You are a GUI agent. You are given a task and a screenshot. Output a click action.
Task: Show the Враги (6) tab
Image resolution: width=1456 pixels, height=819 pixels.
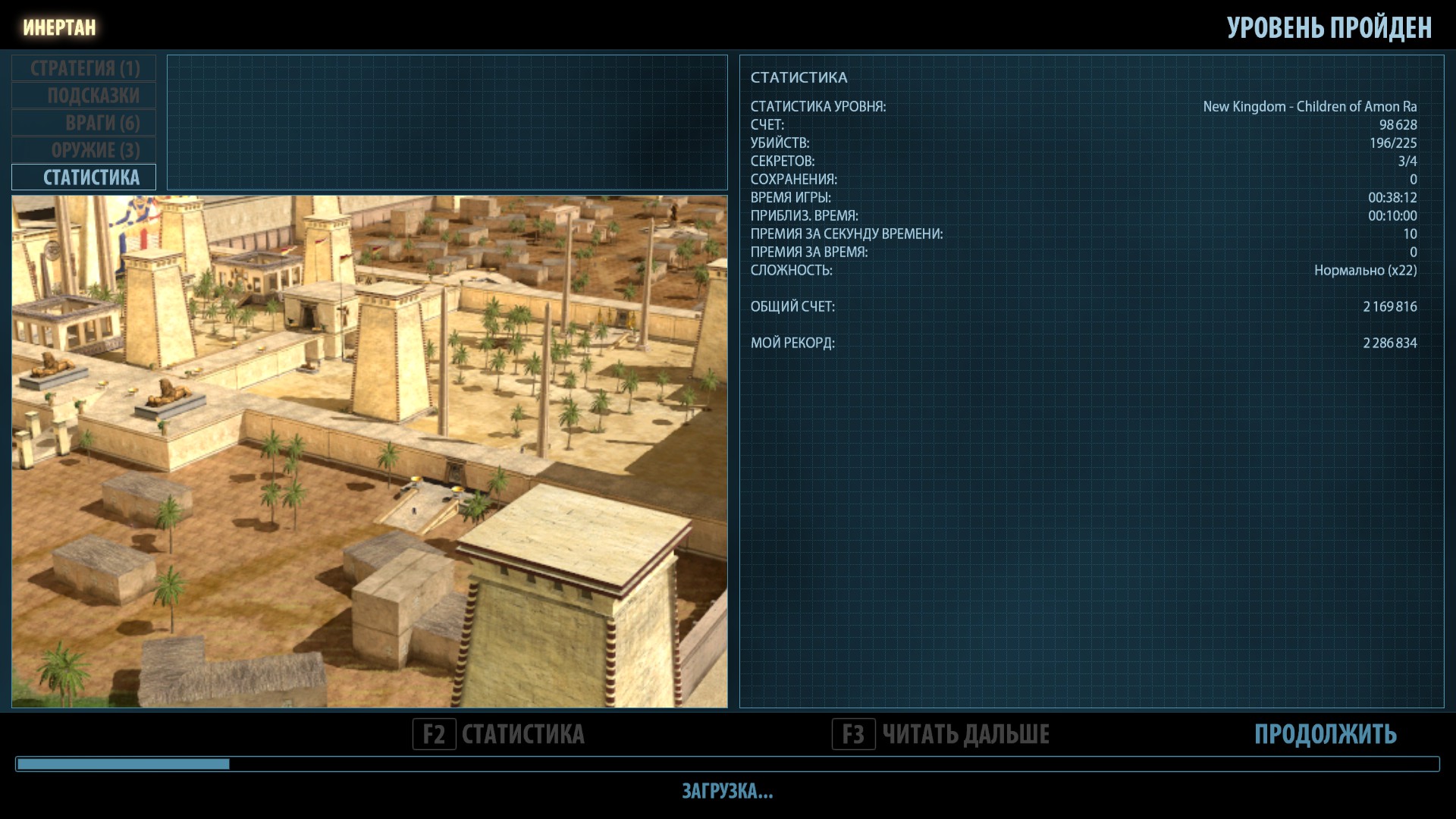(x=84, y=123)
